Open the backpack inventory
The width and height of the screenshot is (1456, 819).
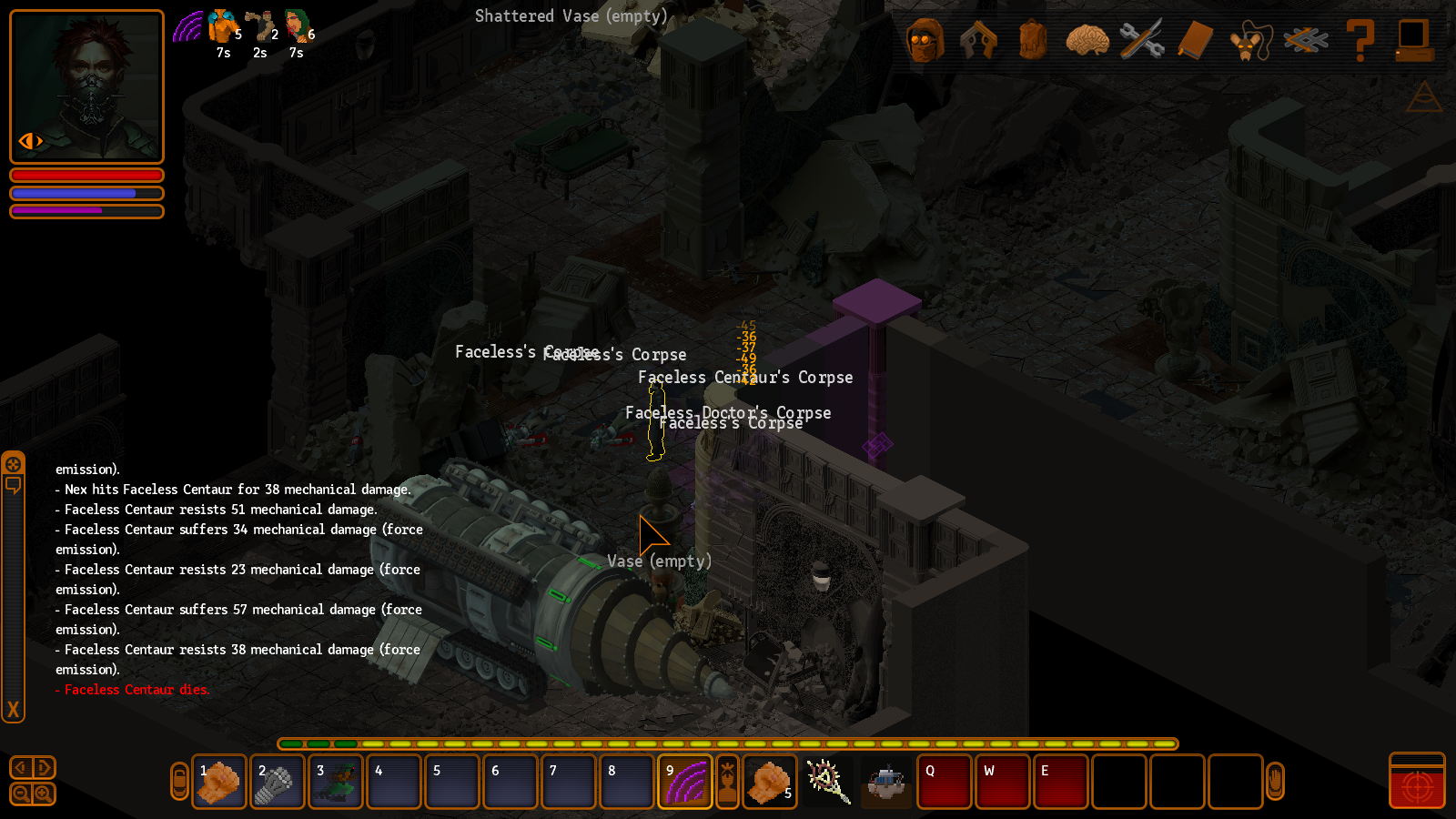pyautogui.click(x=1033, y=41)
